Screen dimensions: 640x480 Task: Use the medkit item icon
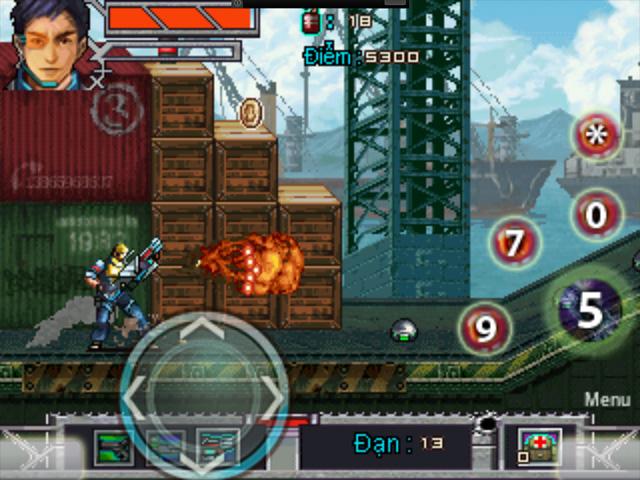point(540,445)
